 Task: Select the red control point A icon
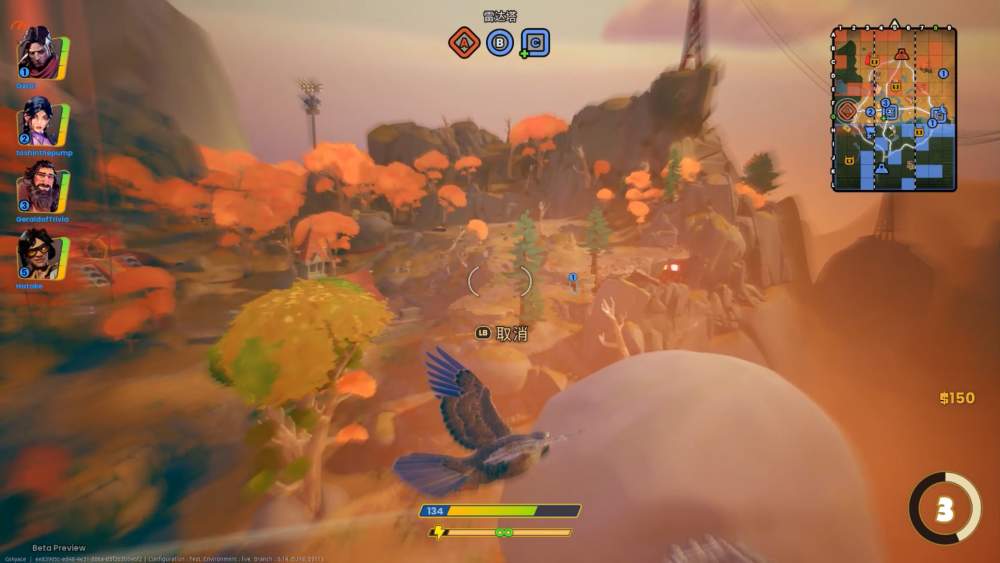click(463, 42)
